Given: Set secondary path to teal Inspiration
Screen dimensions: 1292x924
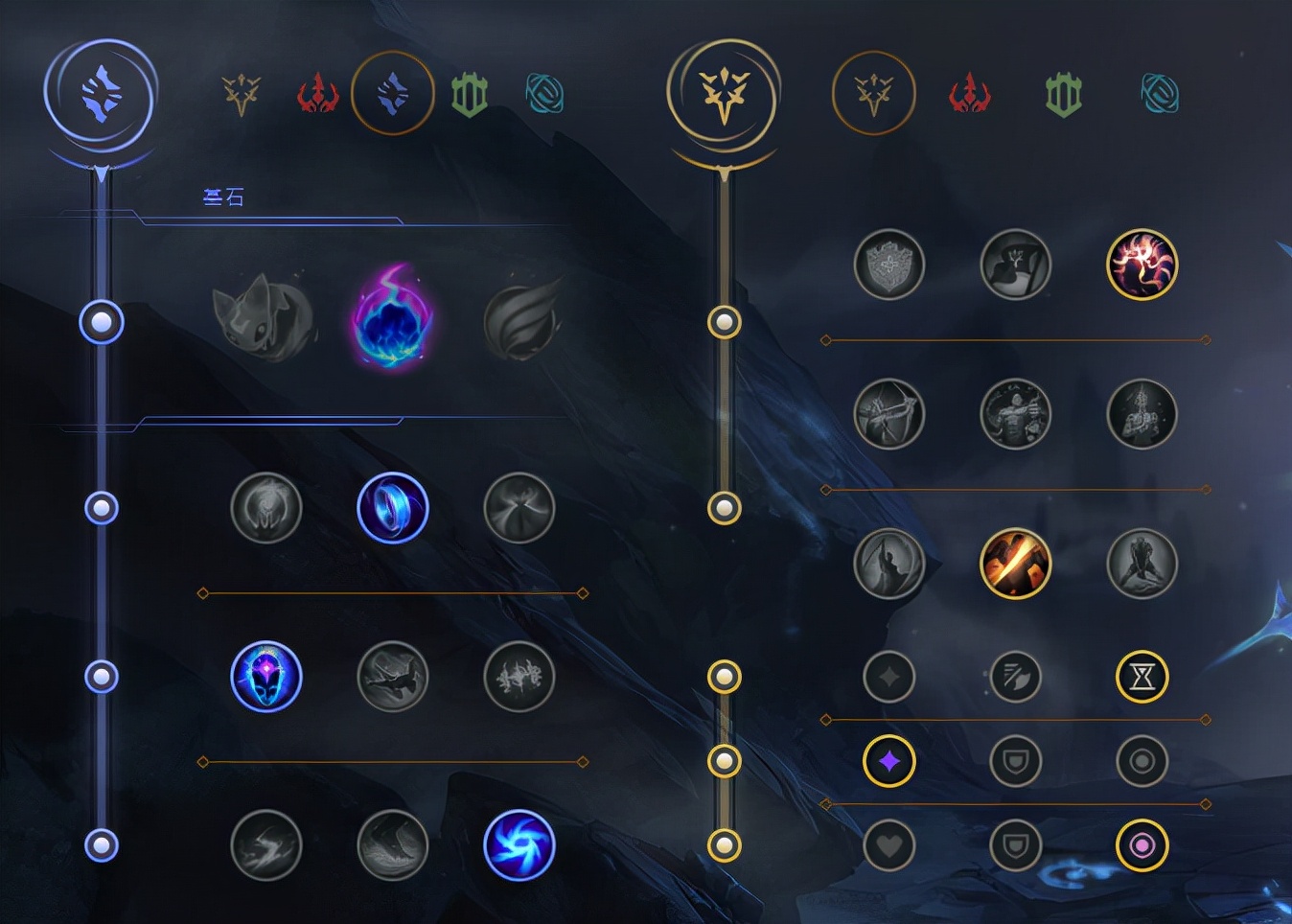Looking at the screenshot, I should coord(1160,94).
